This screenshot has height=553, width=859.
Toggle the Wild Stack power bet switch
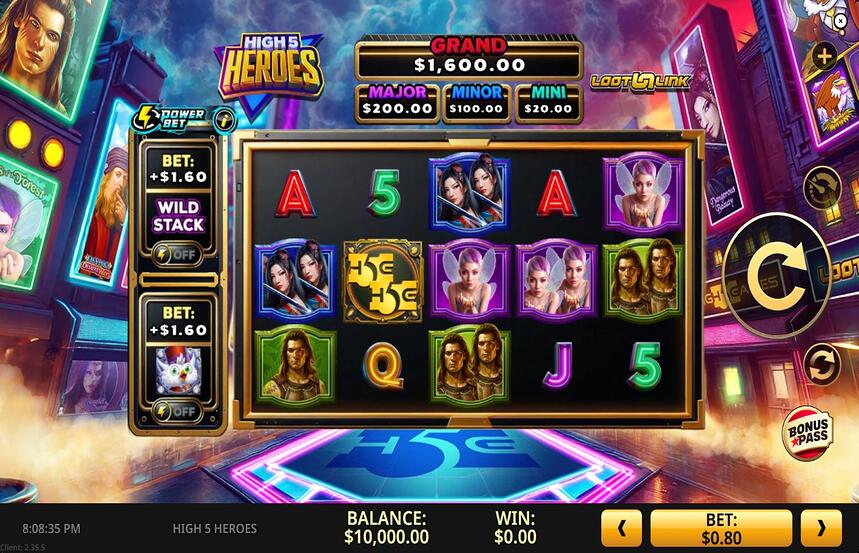pyautogui.click(x=178, y=254)
